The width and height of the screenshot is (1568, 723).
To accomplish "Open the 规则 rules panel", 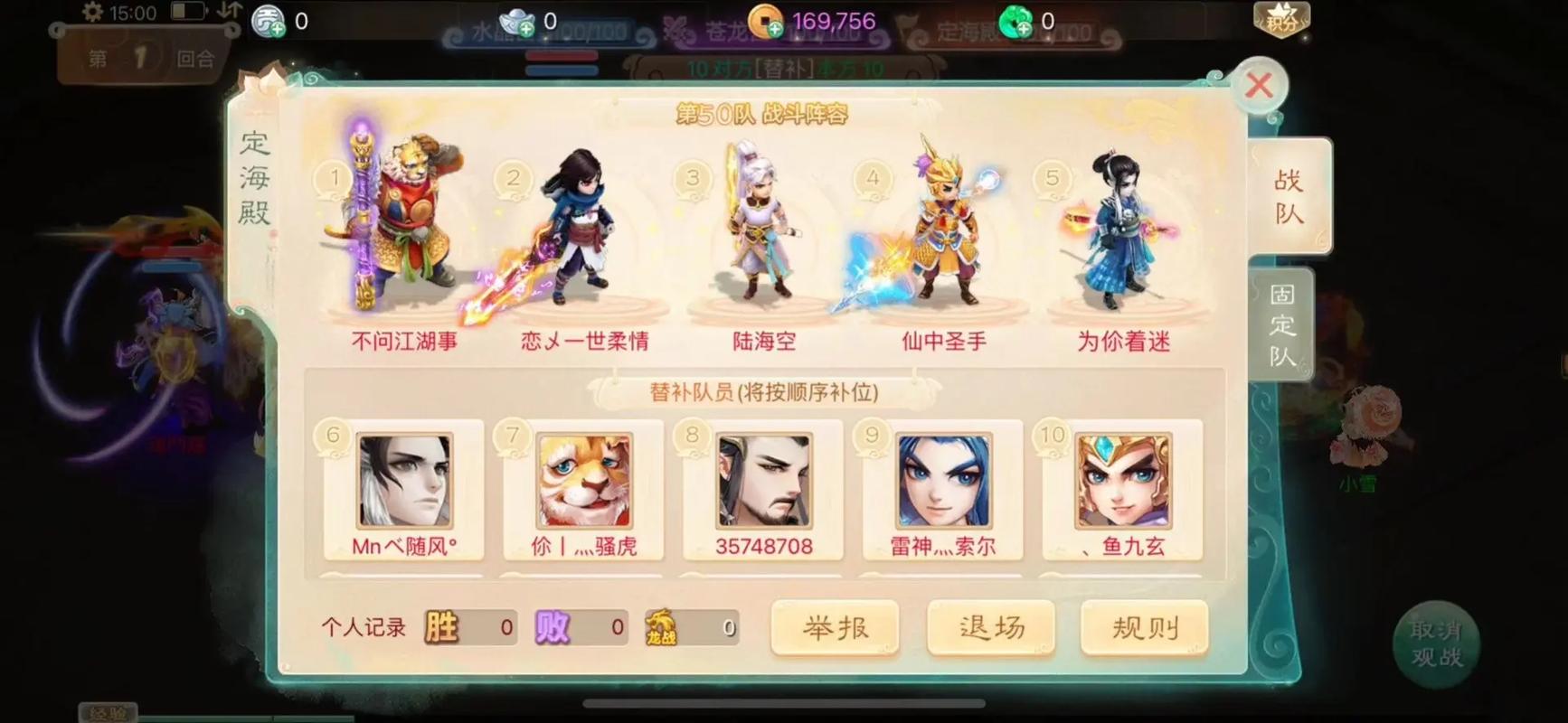I will [x=1145, y=627].
